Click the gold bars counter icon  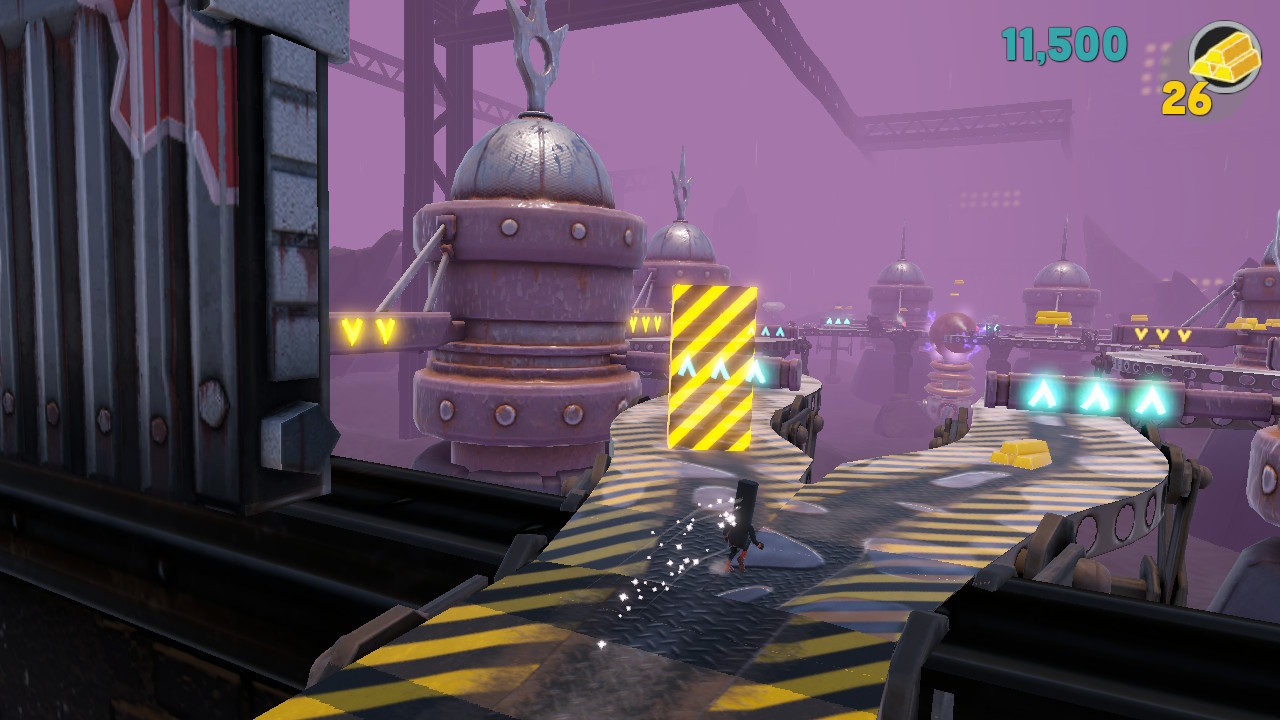(x=1225, y=57)
